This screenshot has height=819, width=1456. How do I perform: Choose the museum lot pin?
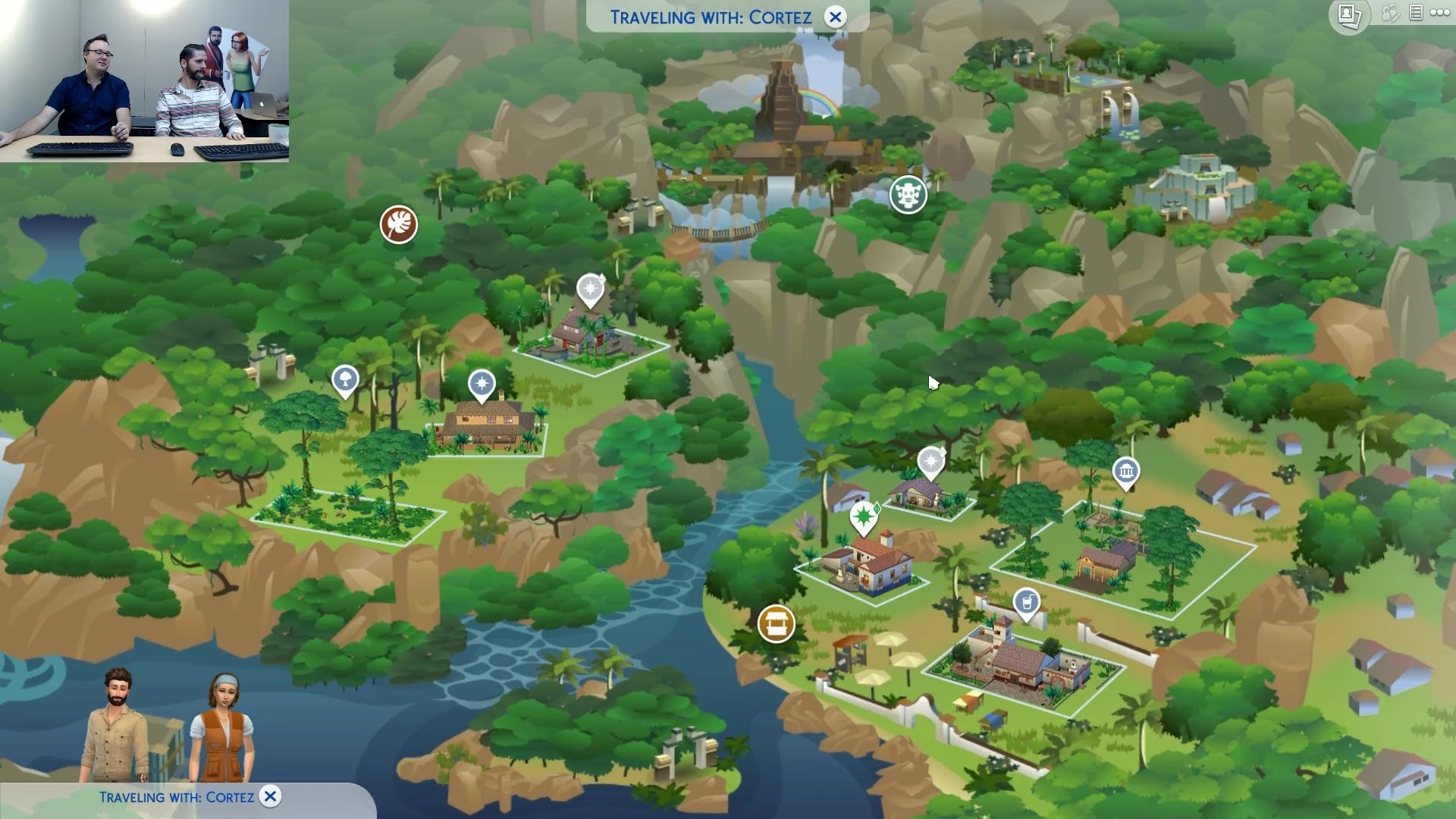point(1126,472)
